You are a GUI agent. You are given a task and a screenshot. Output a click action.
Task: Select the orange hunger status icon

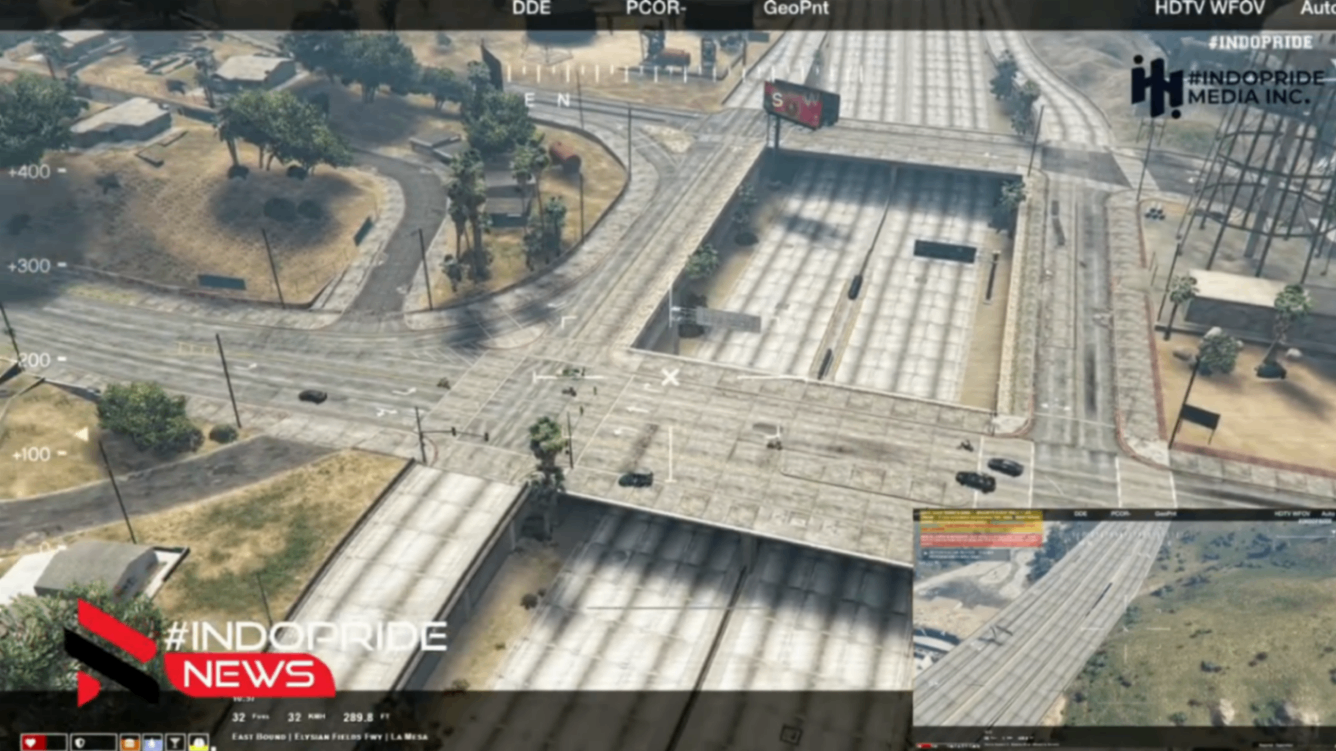pyautogui.click(x=130, y=743)
